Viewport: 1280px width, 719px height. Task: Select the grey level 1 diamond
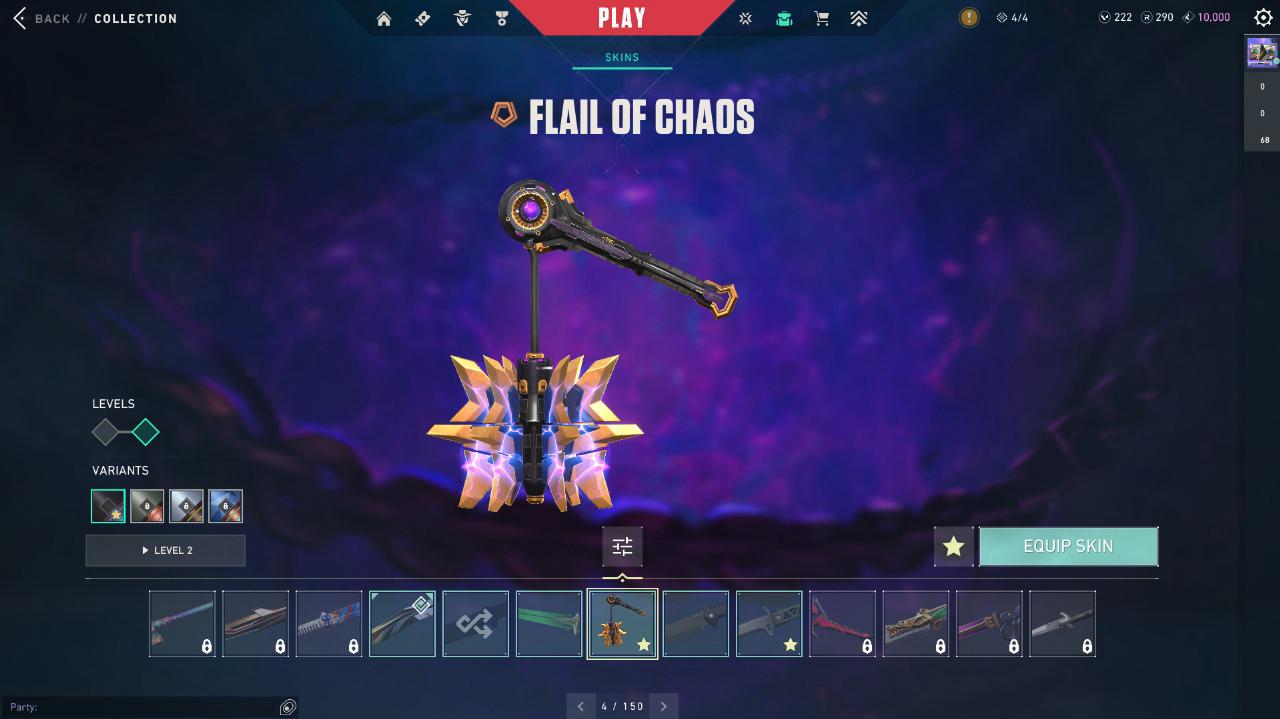click(105, 433)
